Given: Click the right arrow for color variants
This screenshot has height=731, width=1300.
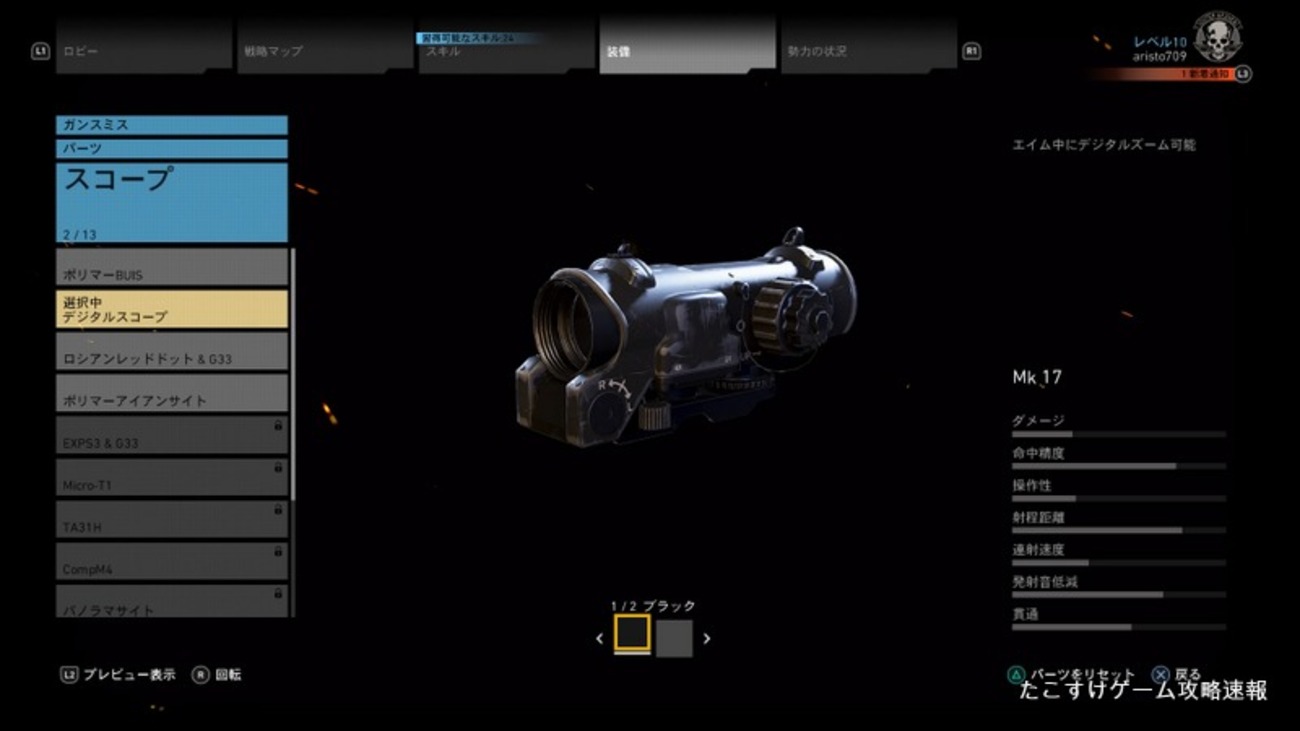Looking at the screenshot, I should [707, 637].
